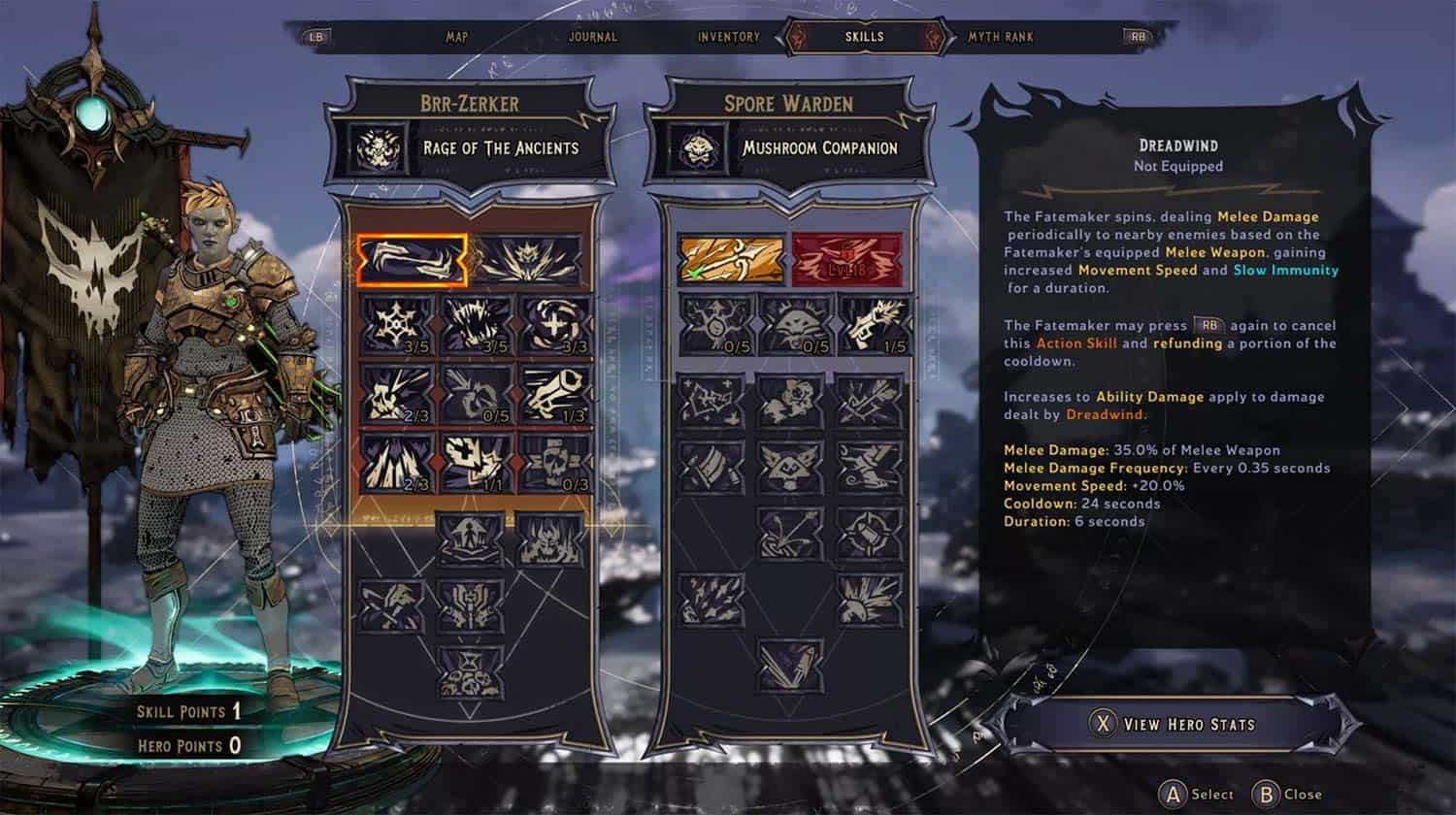Click the snowflake skill showing 3/5
This screenshot has height=815, width=1456.
(x=397, y=323)
